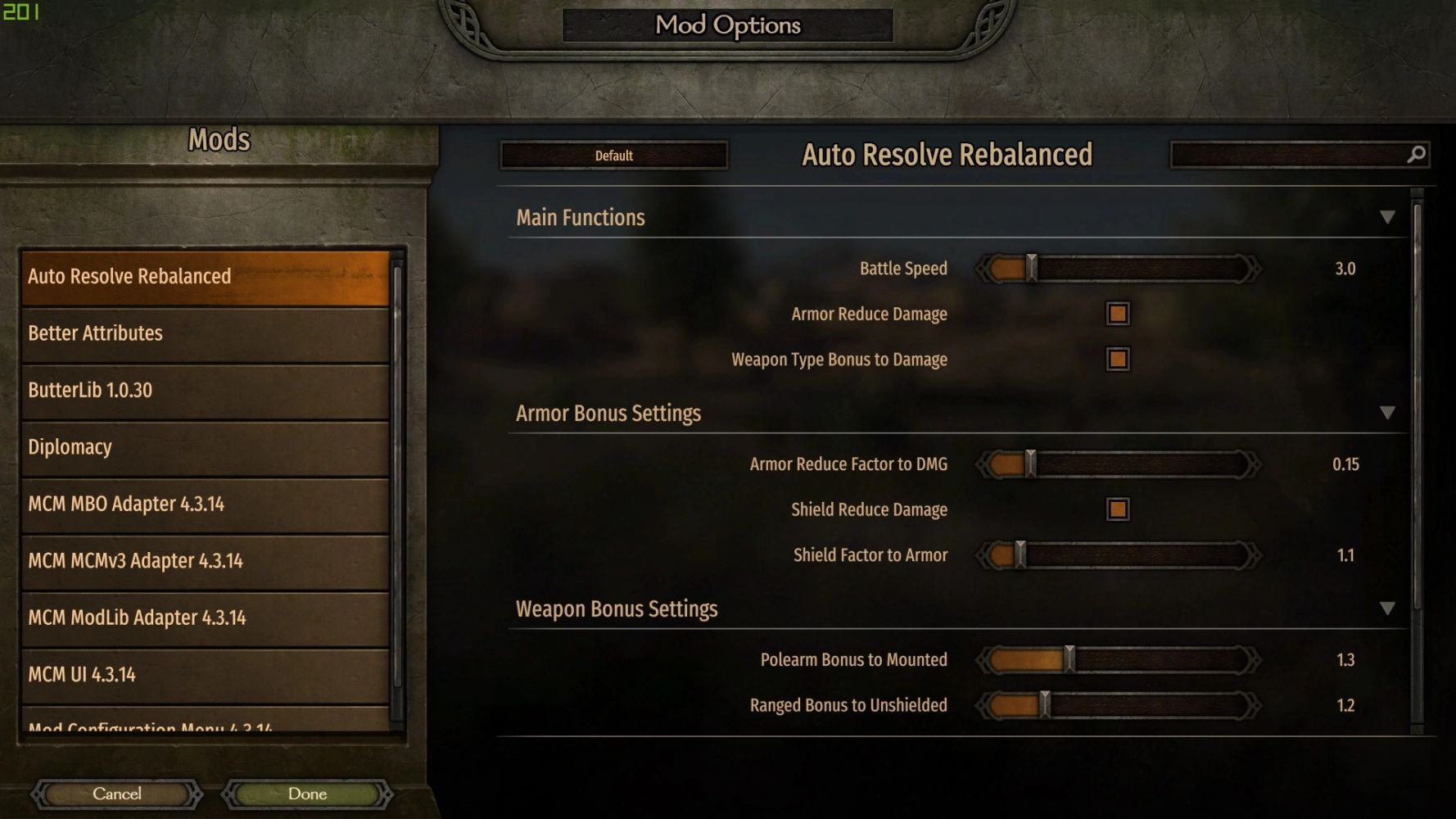Toggle the Armor Reduce Damage checkbox
Image resolution: width=1456 pixels, height=819 pixels.
[x=1118, y=314]
